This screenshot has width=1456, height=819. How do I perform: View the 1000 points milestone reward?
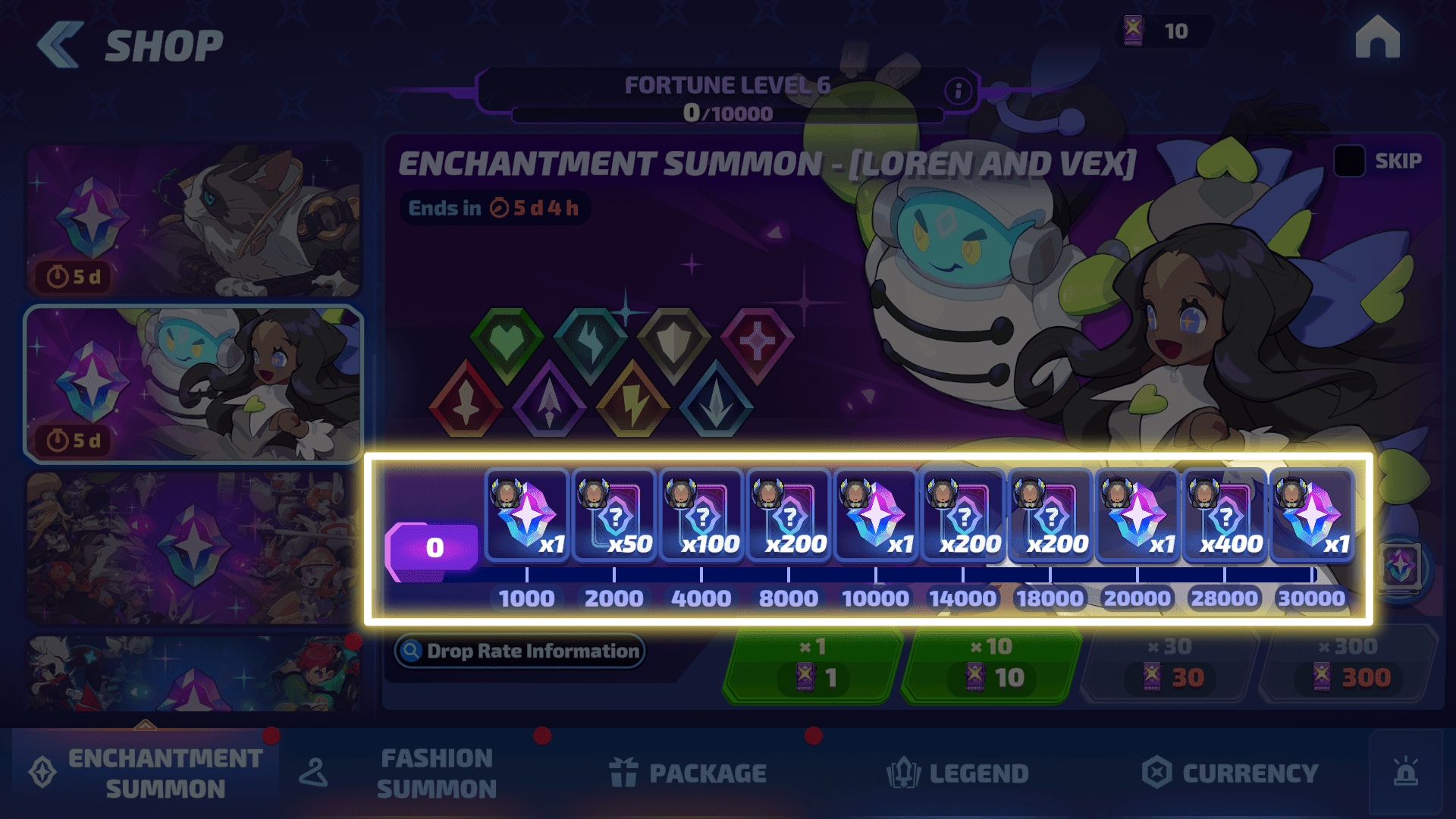527,517
